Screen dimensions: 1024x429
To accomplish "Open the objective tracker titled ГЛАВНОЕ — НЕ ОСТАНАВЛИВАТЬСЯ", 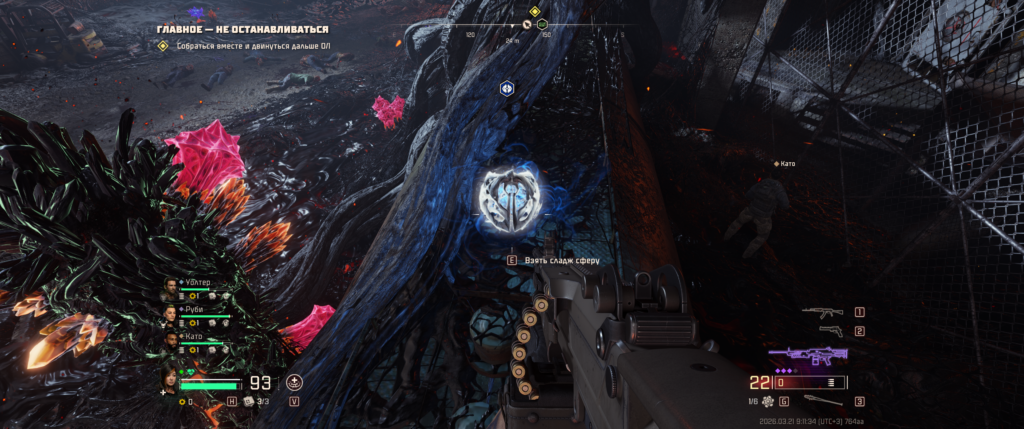I will (x=242, y=30).
